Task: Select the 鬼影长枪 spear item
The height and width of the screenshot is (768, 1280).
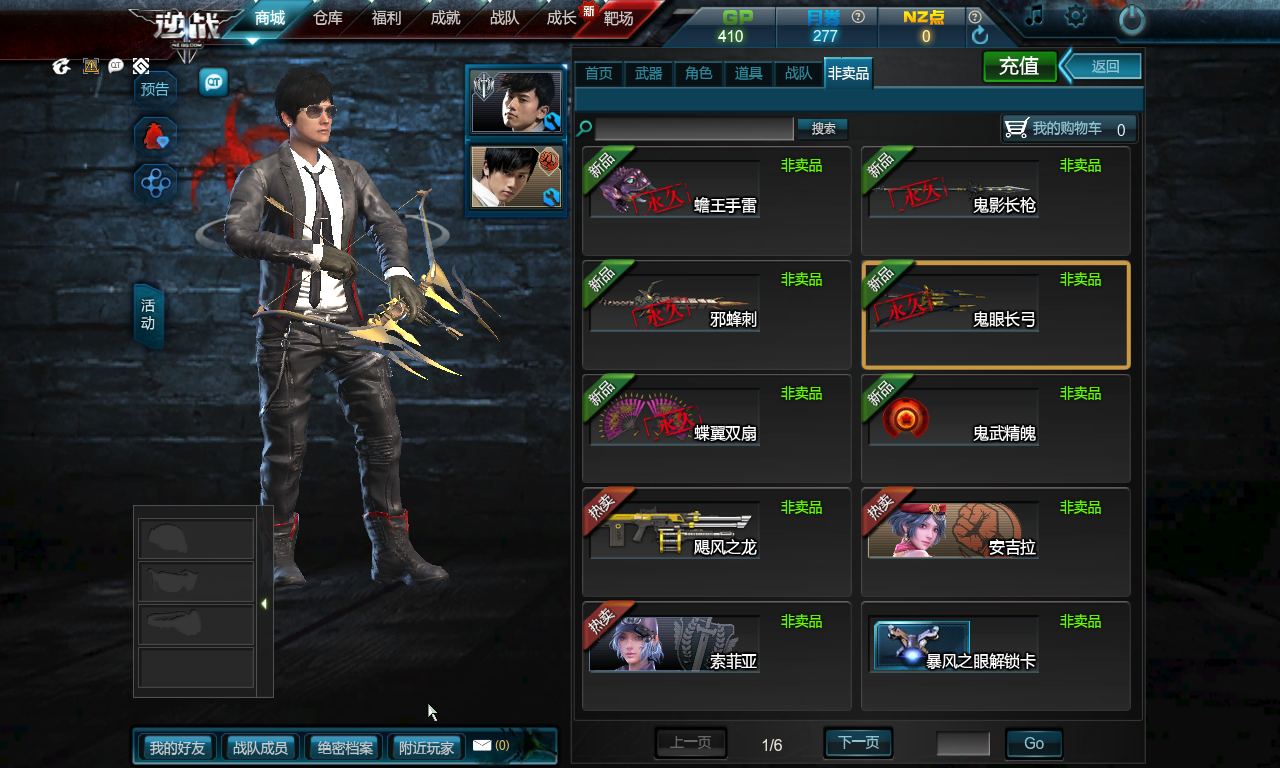Action: pyautogui.click(x=995, y=200)
